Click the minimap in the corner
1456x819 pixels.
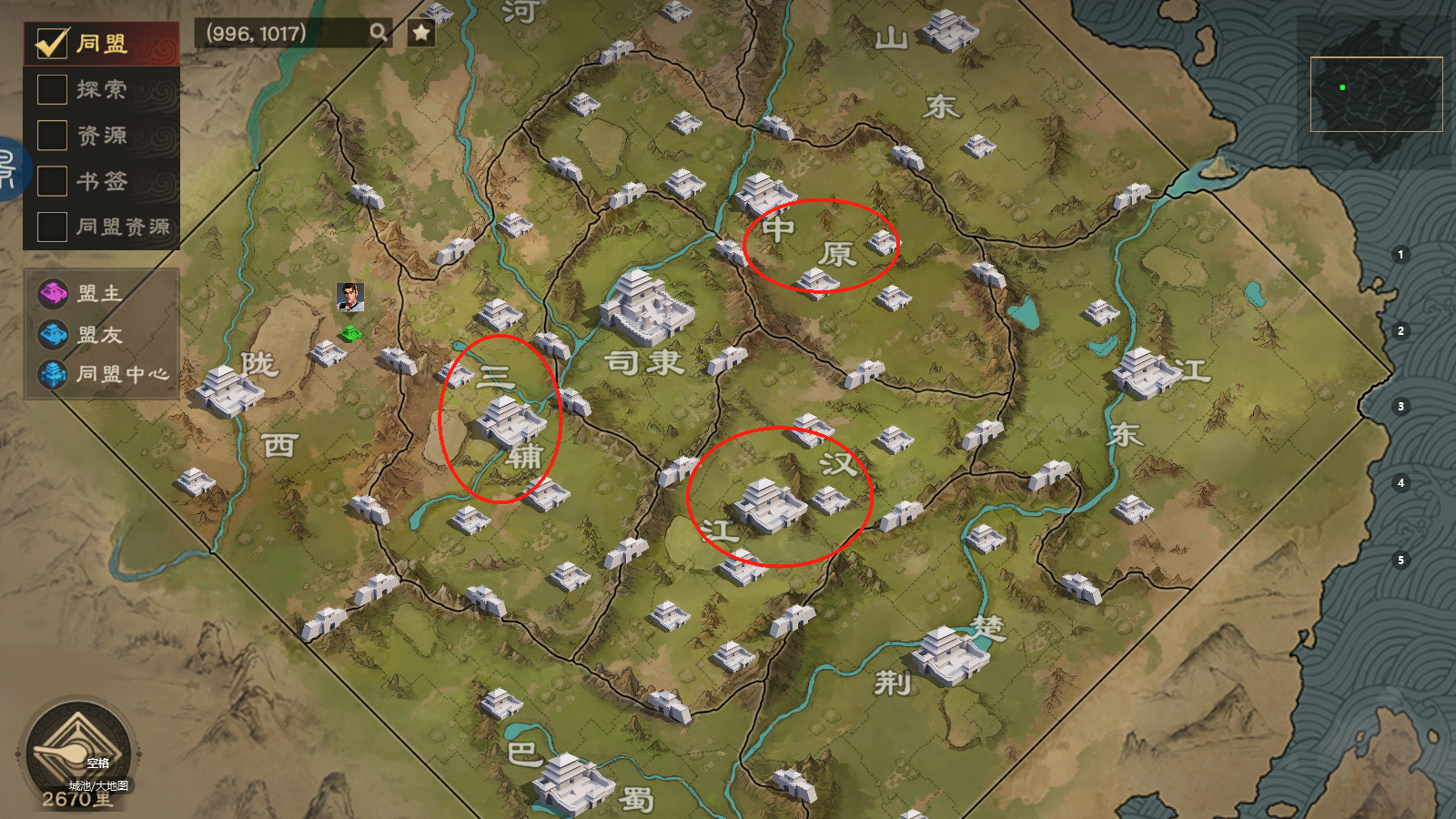(1376, 94)
